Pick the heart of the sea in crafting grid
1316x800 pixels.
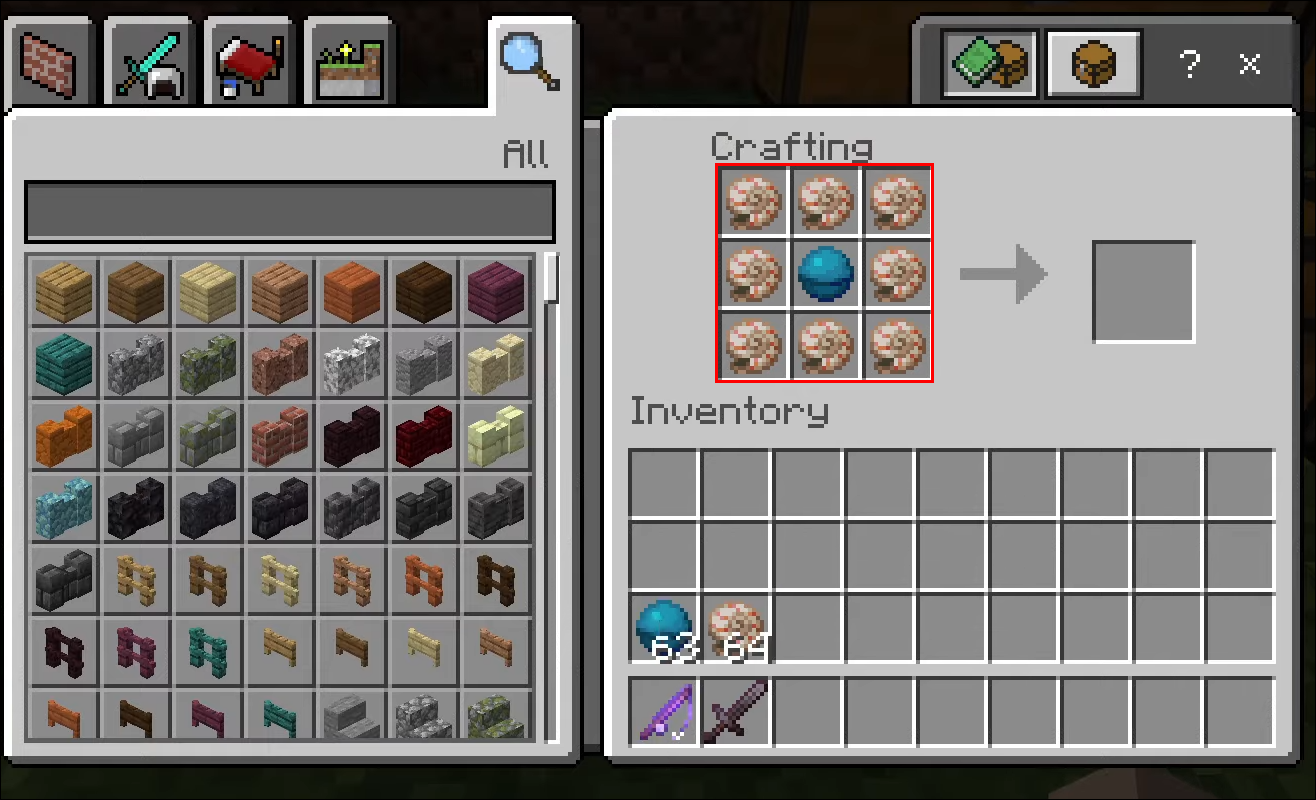826,274
